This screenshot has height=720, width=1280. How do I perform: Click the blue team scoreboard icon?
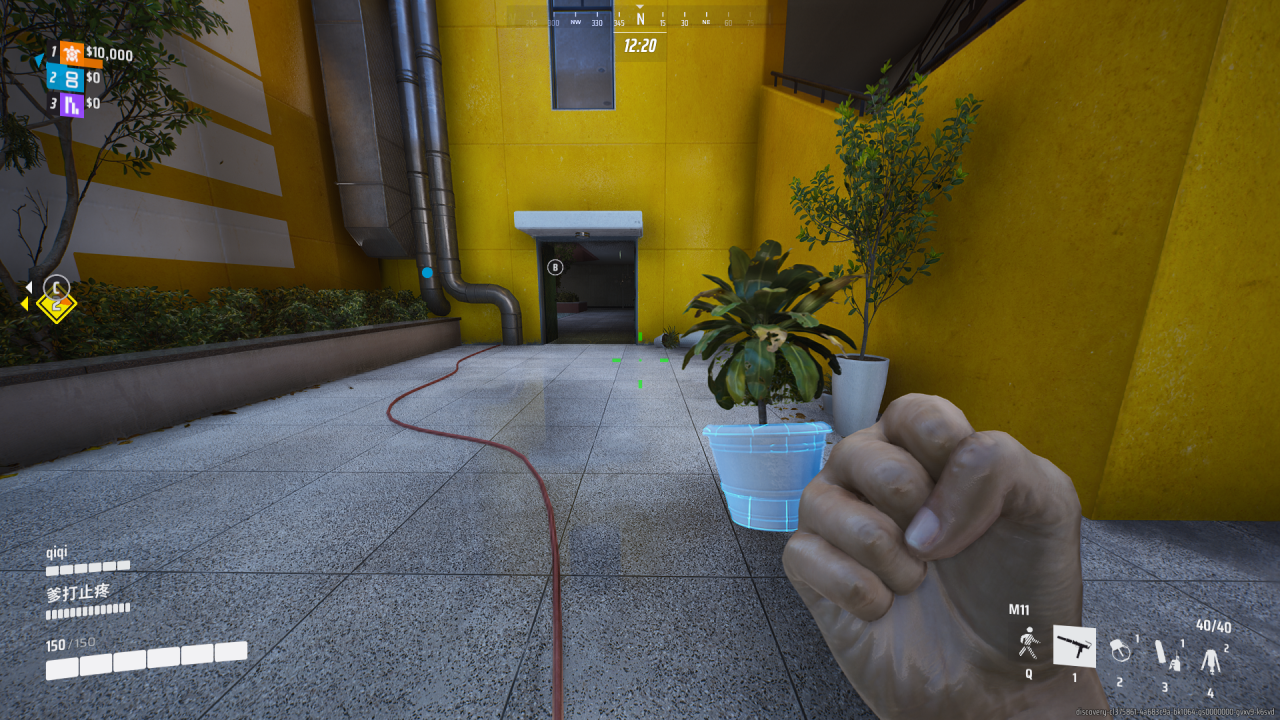click(70, 78)
